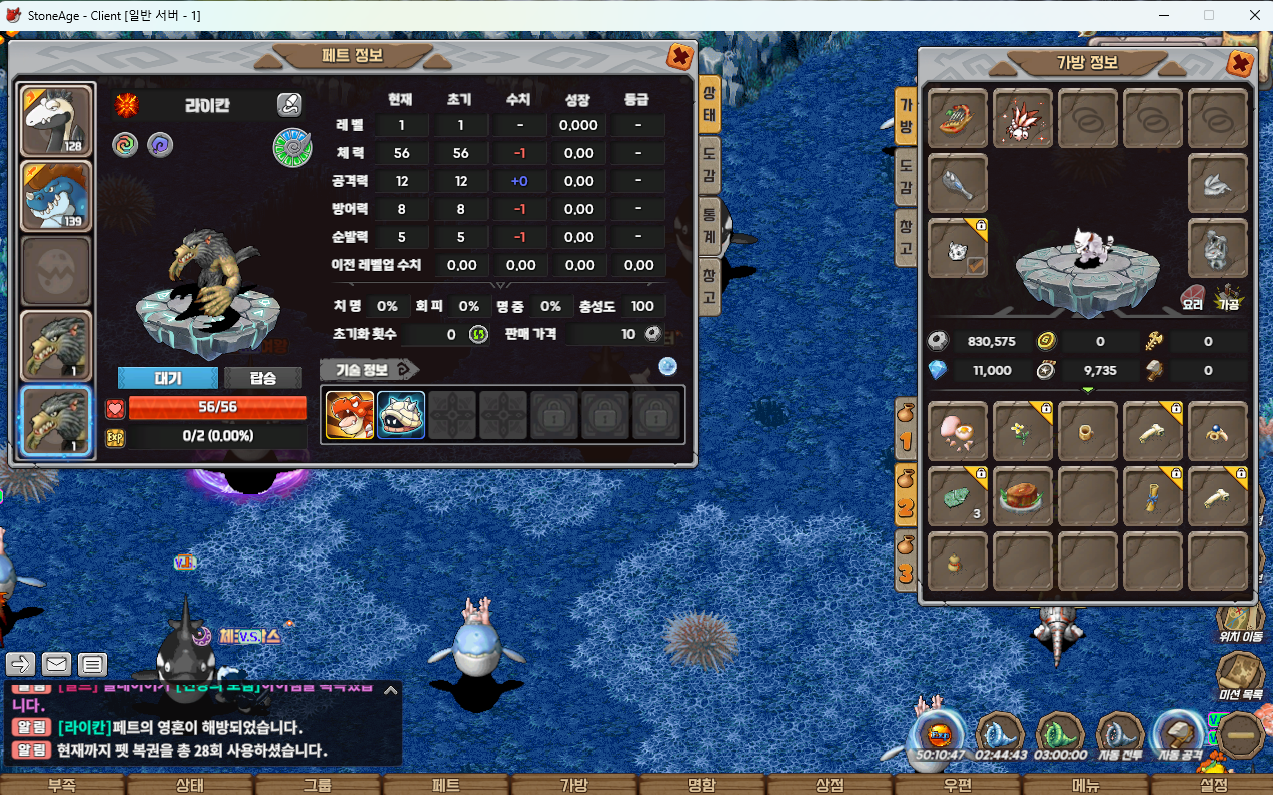Close the bag info window
Screen dimensions: 1273x795
point(1240,64)
